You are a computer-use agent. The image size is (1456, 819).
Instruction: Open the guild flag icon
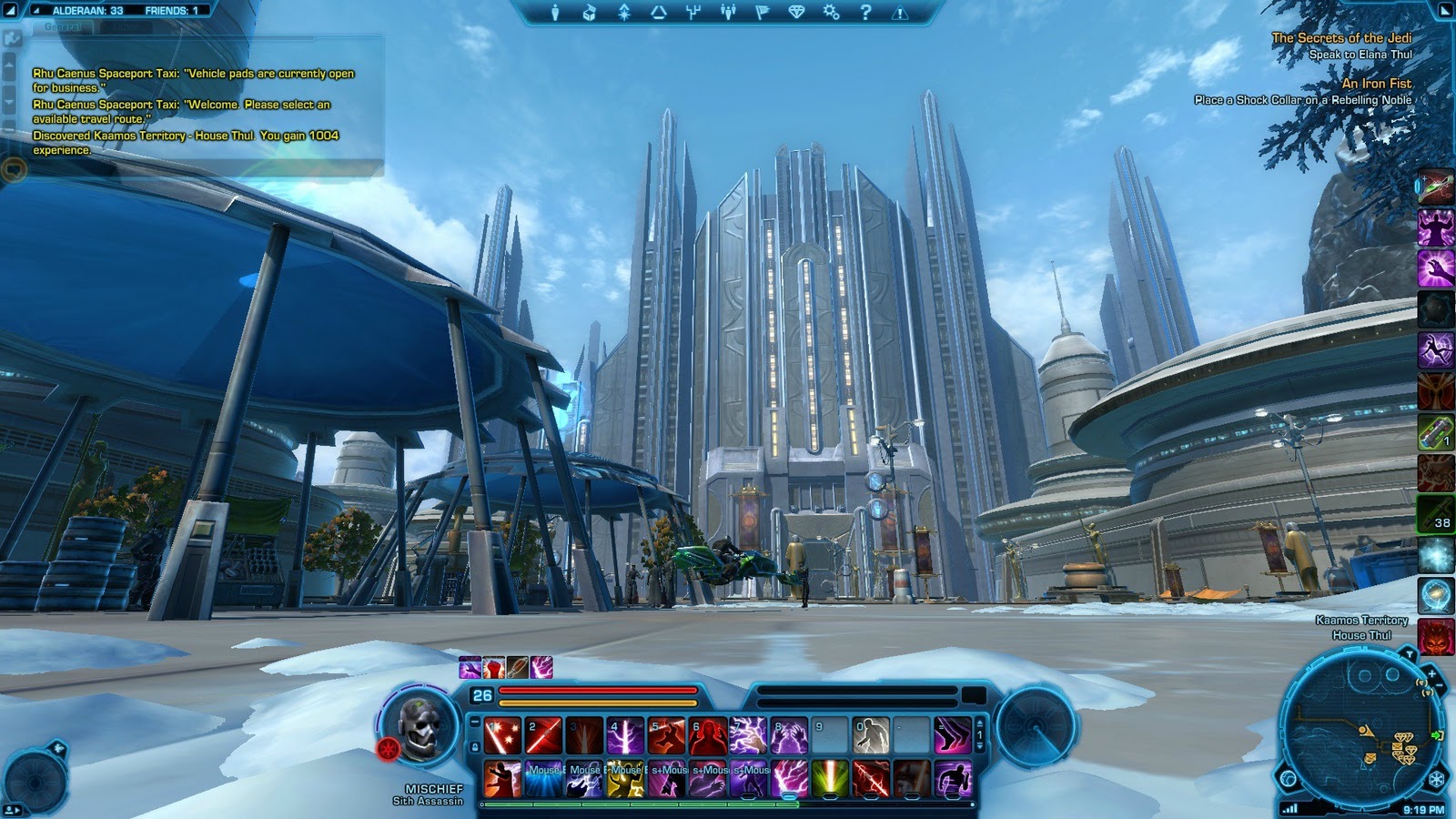tap(762, 13)
